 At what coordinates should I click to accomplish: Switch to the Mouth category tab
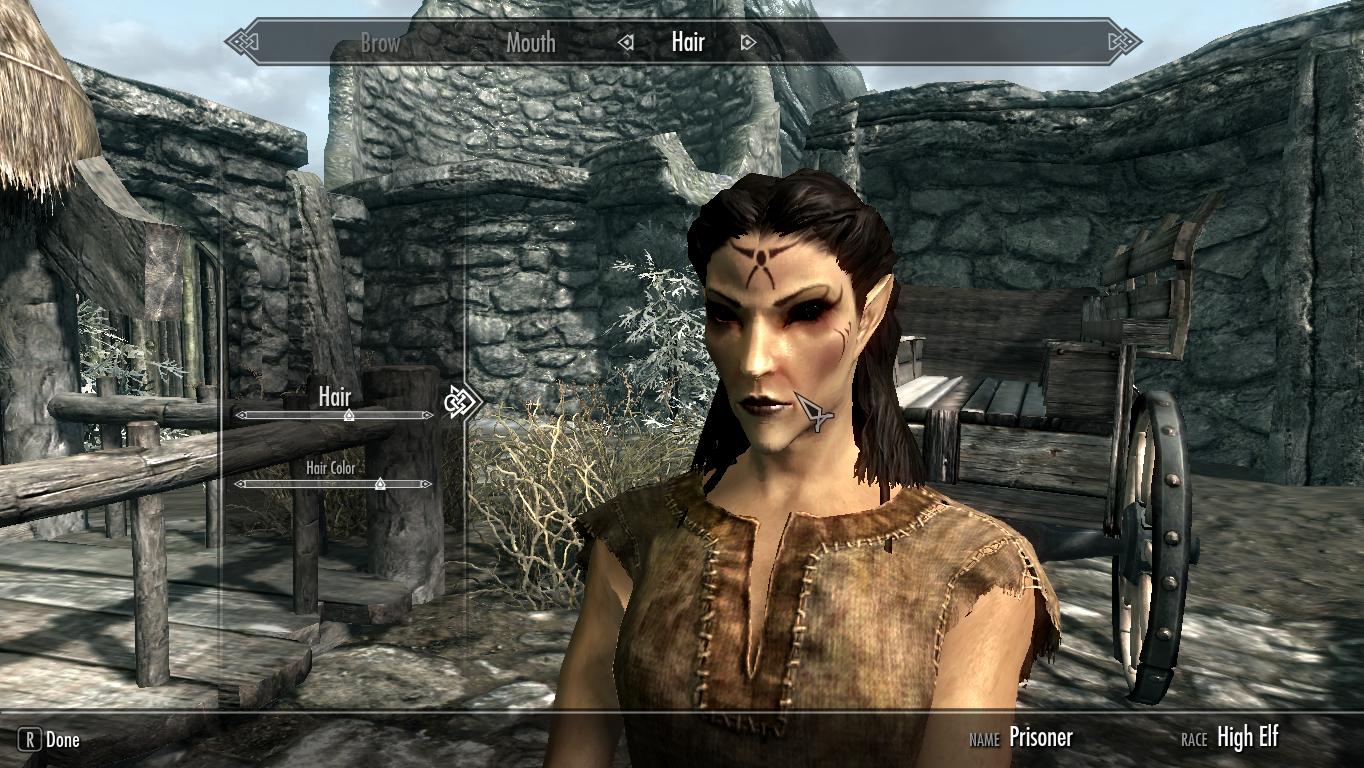tap(530, 43)
